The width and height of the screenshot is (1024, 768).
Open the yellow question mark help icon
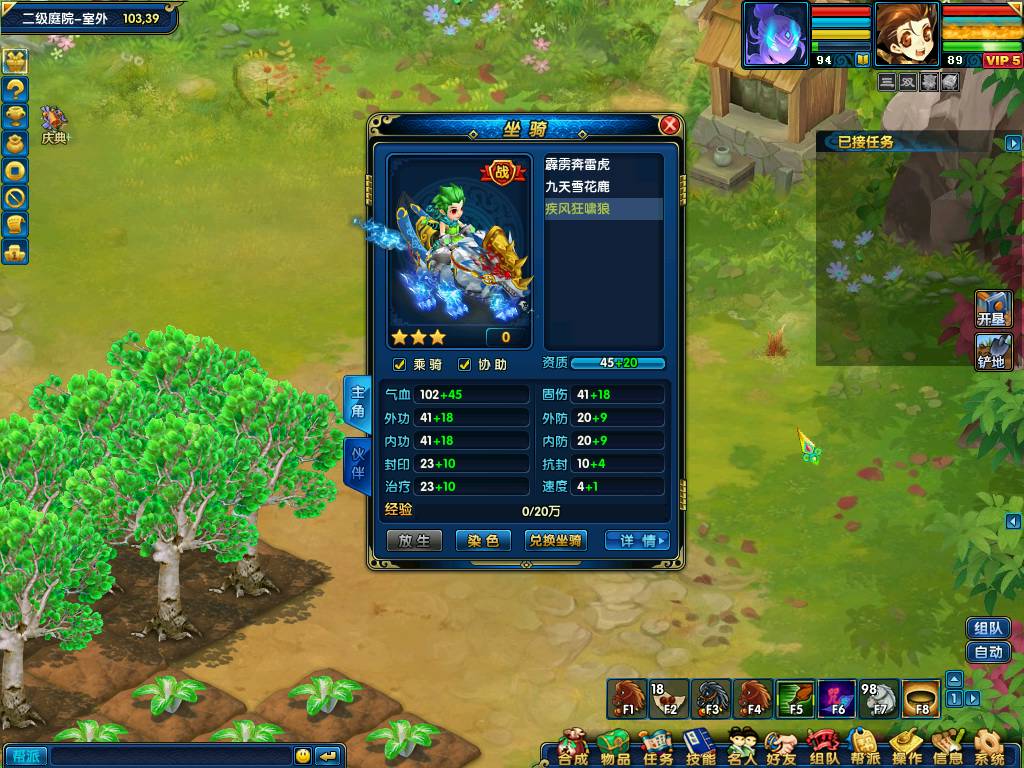(x=15, y=88)
